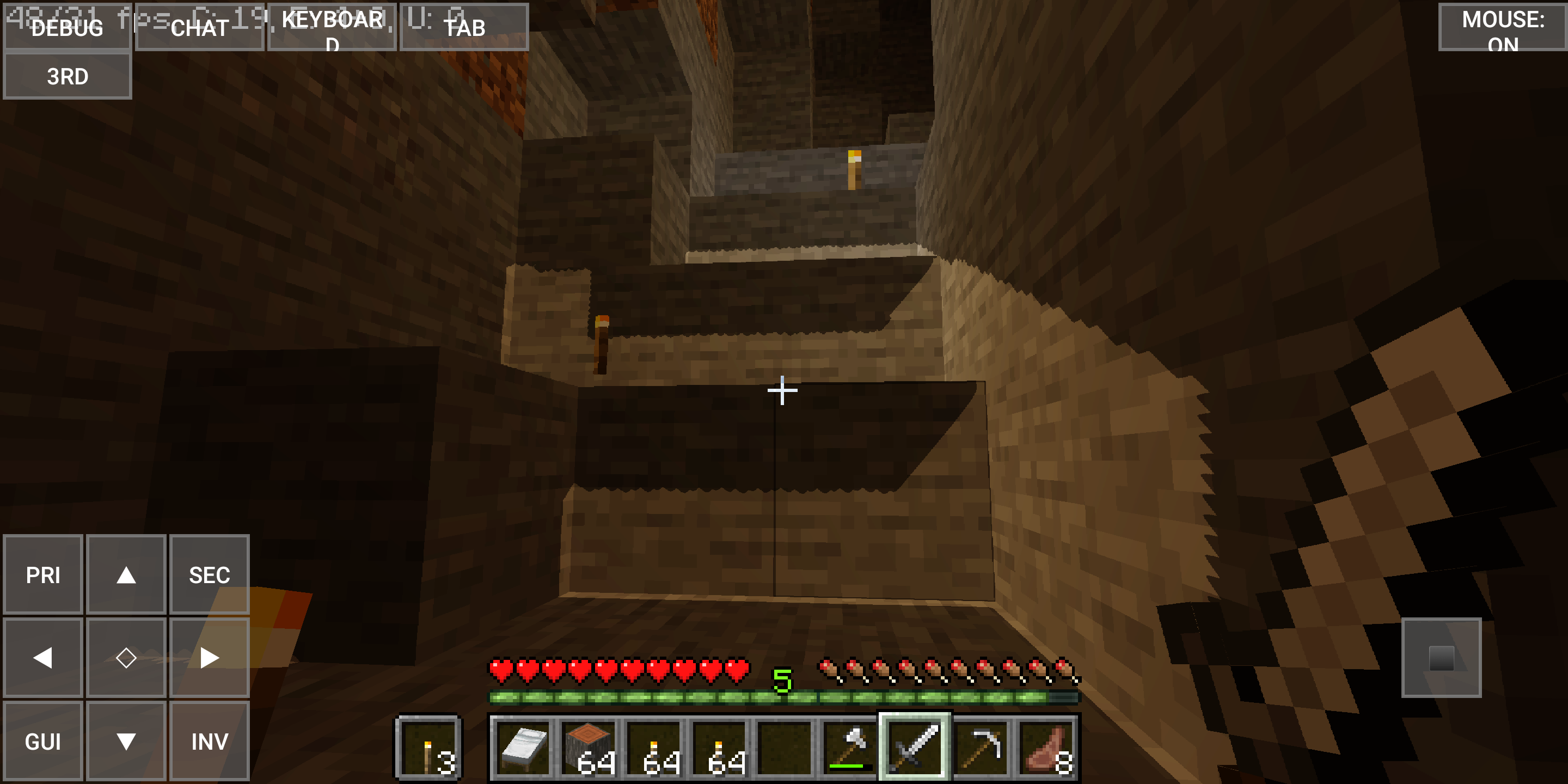Open the inventory via INV button

209,742
